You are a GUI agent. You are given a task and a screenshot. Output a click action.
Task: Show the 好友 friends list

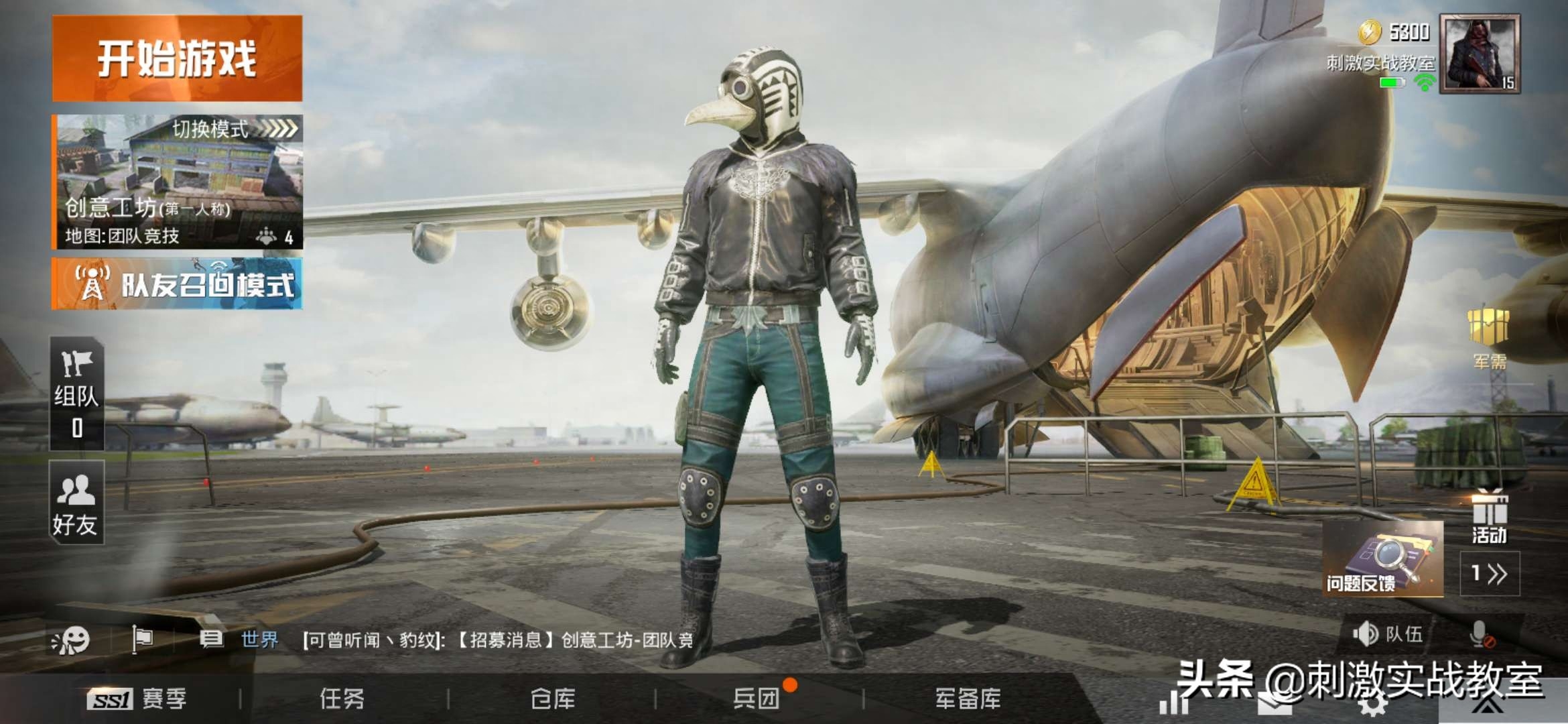click(x=76, y=503)
